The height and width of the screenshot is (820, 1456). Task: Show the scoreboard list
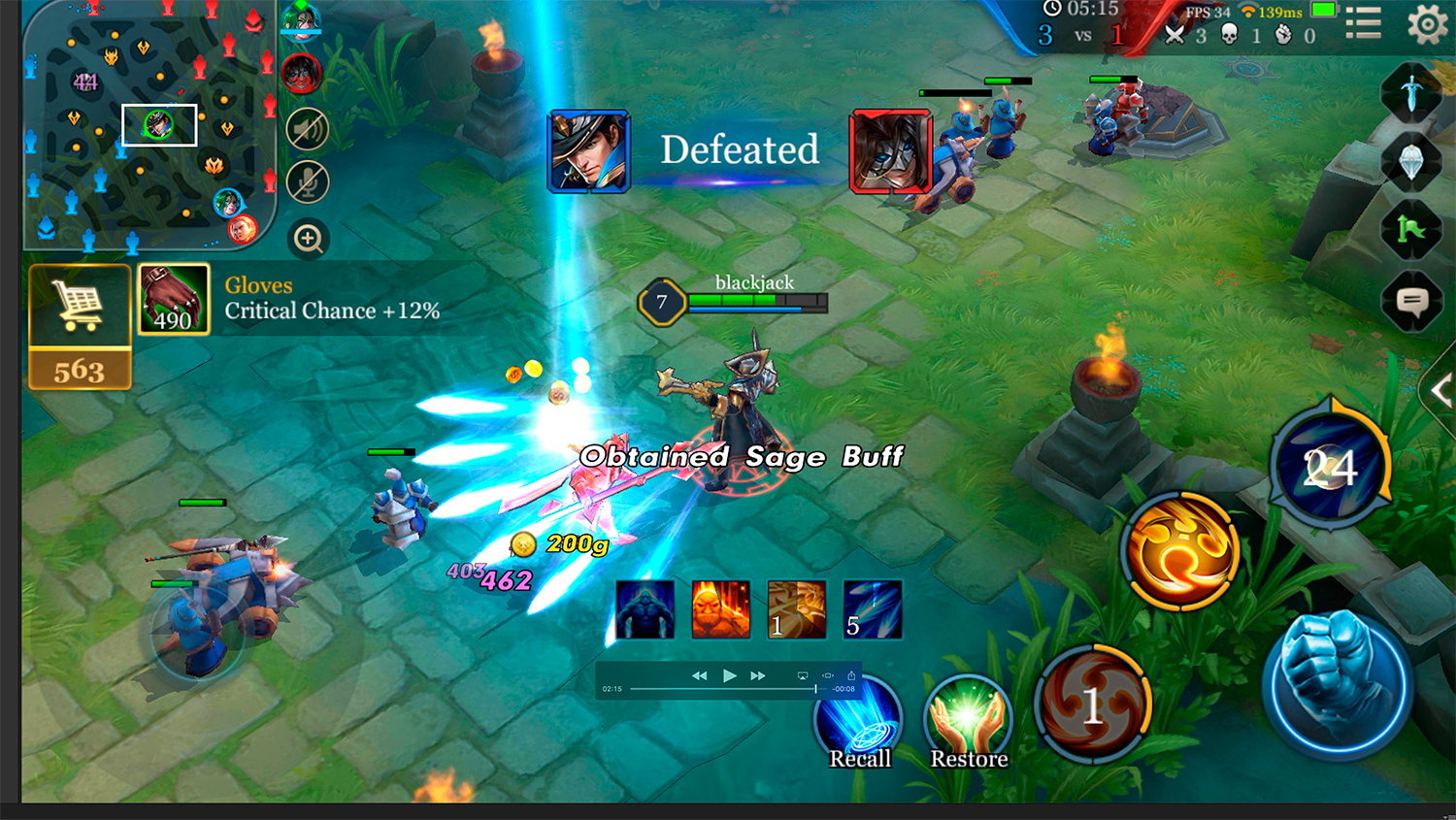(x=1364, y=23)
